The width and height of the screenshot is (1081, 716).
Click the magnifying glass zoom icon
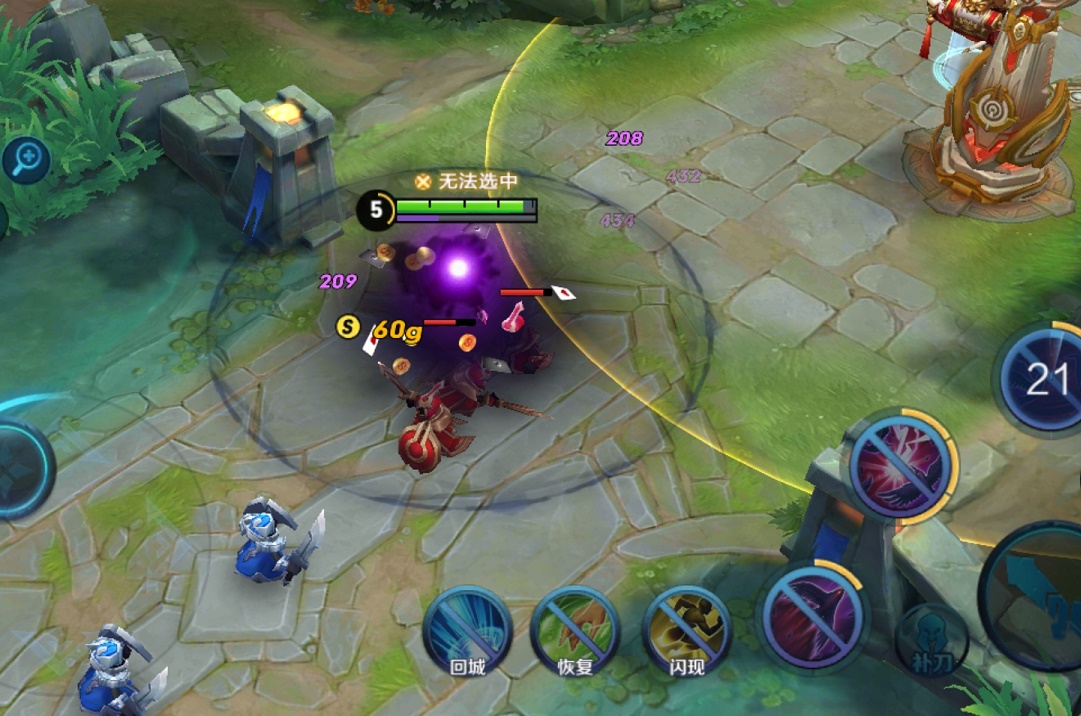point(26,158)
